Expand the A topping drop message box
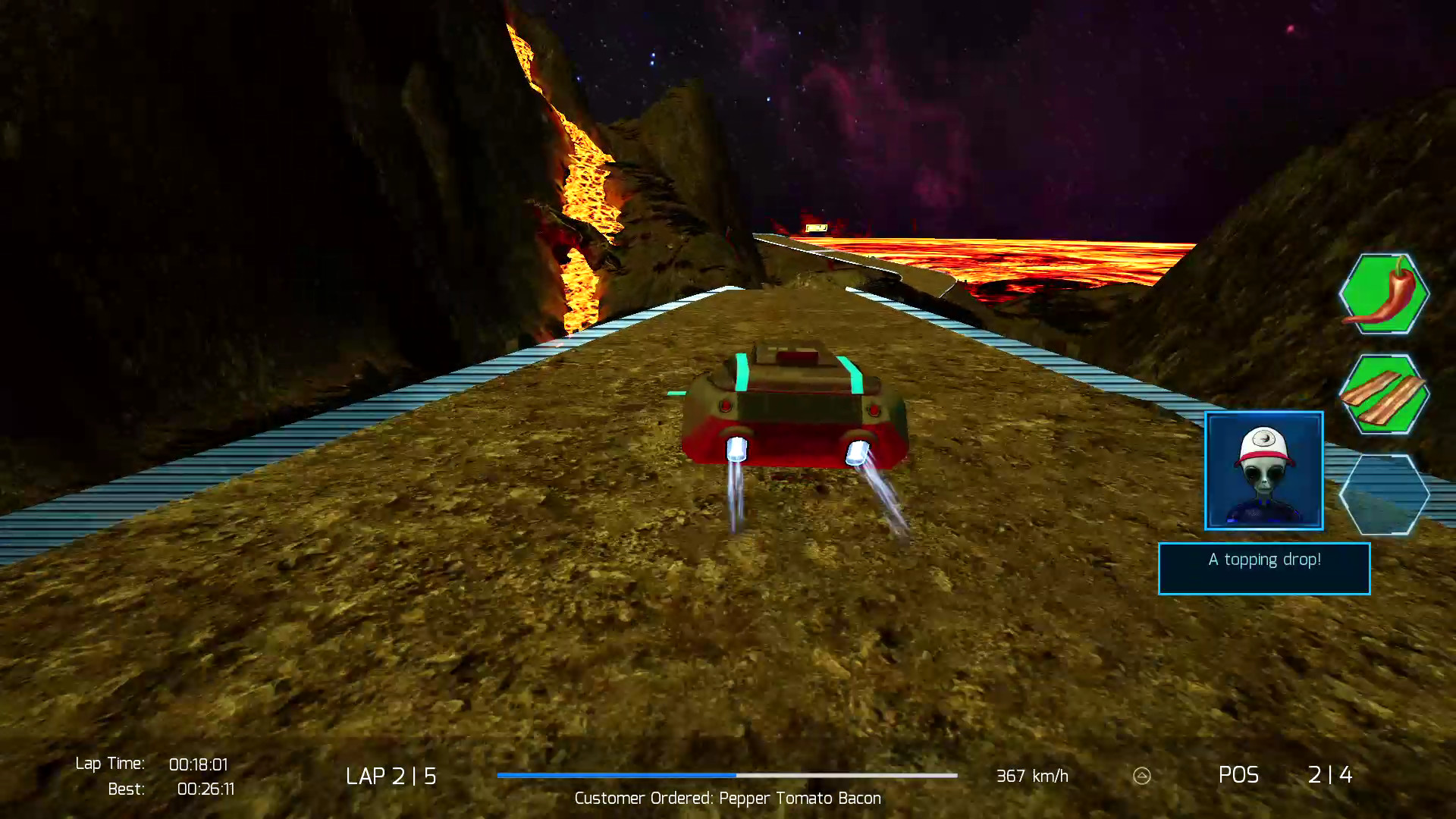Viewport: 1456px width, 819px height. (1264, 568)
